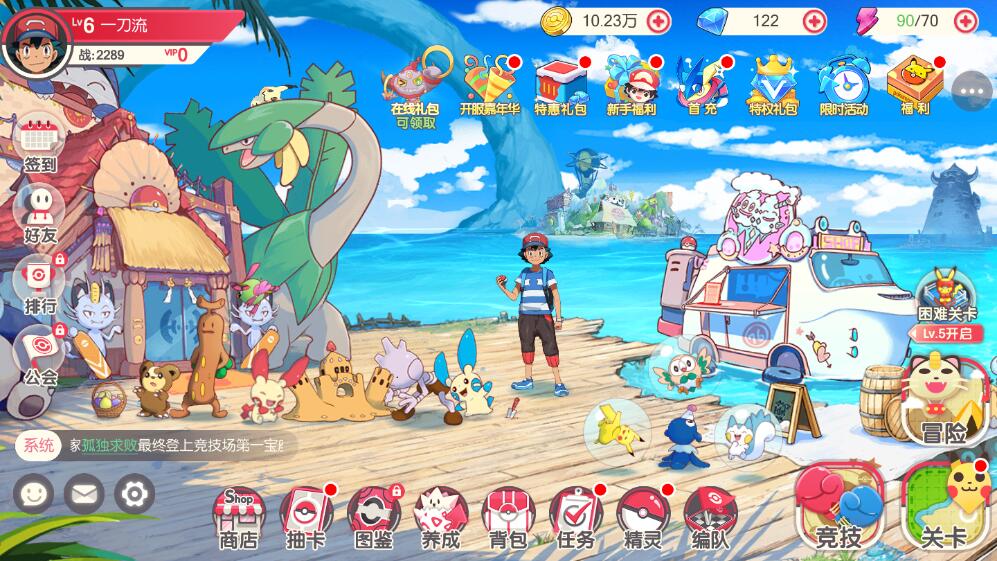Open the 签到 daily check-in calendar
Viewport: 997px width, 561px height.
40,144
